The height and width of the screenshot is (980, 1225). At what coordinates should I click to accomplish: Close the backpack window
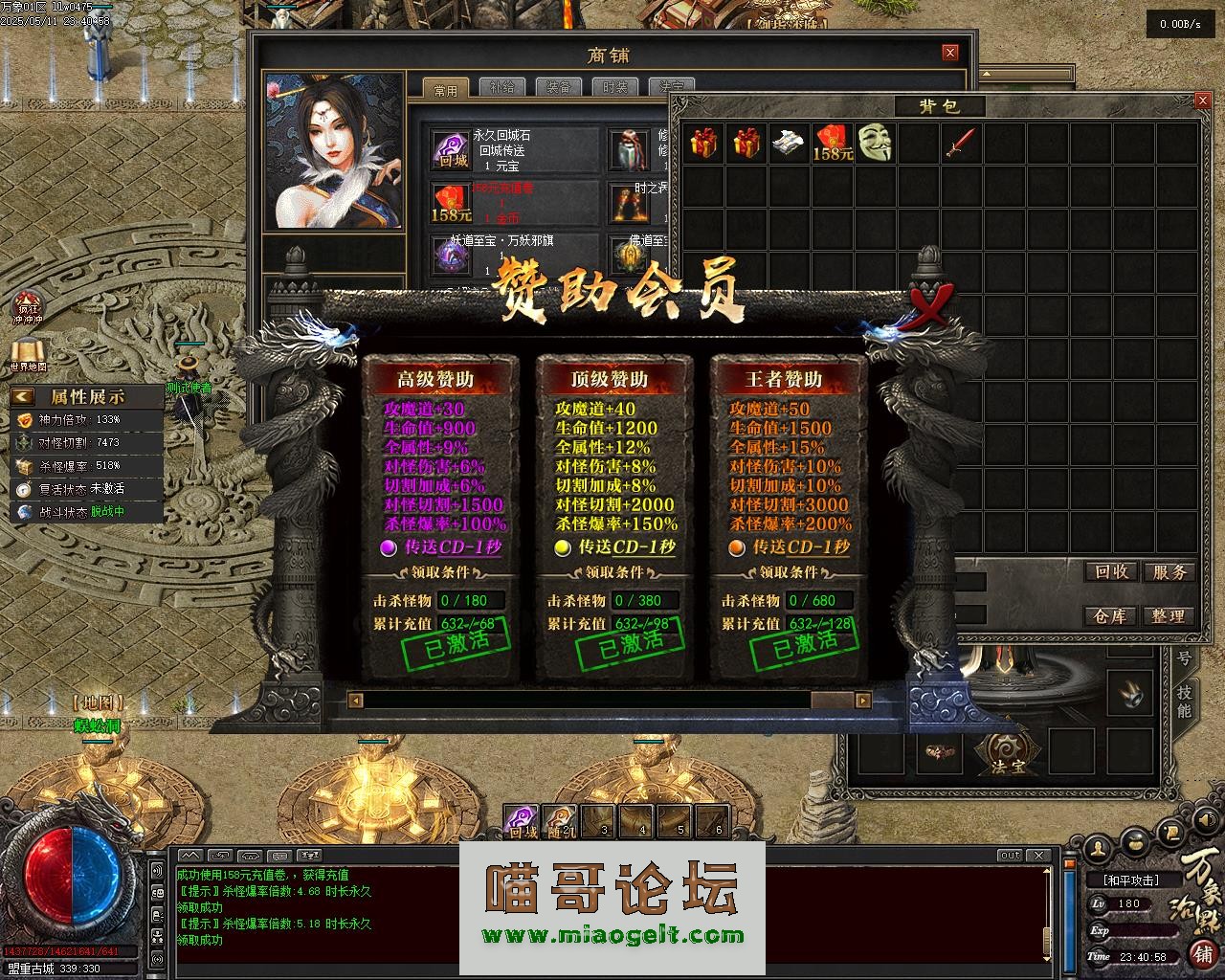(1203, 100)
